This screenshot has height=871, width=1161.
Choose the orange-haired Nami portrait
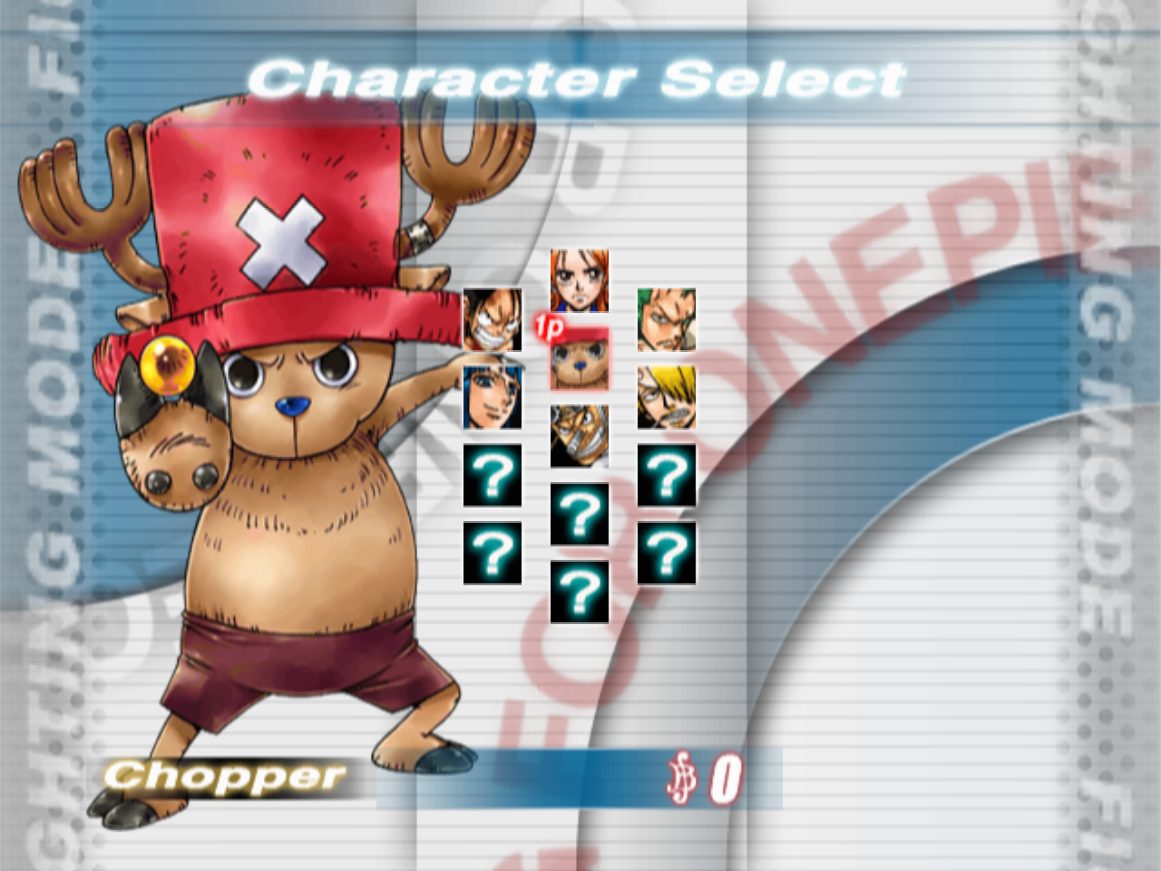click(x=579, y=281)
